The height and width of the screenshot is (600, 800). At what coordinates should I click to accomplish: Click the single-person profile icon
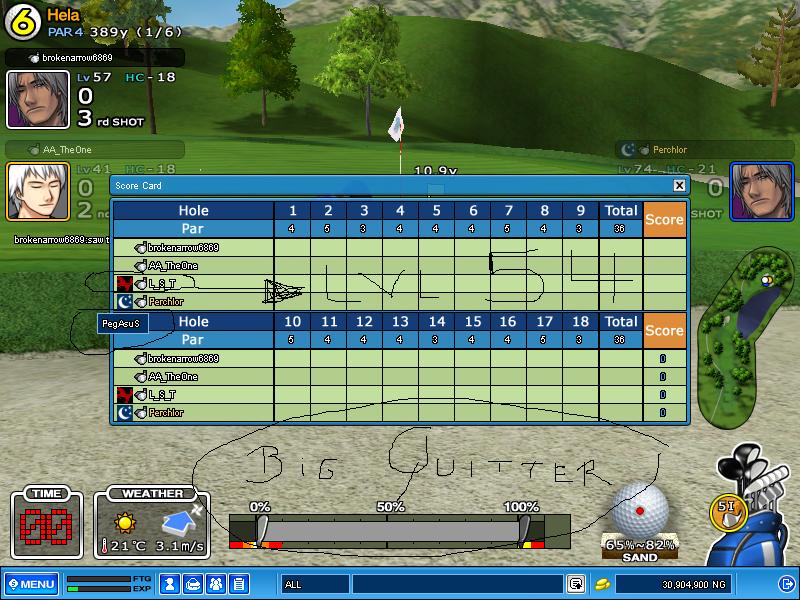click(x=170, y=583)
